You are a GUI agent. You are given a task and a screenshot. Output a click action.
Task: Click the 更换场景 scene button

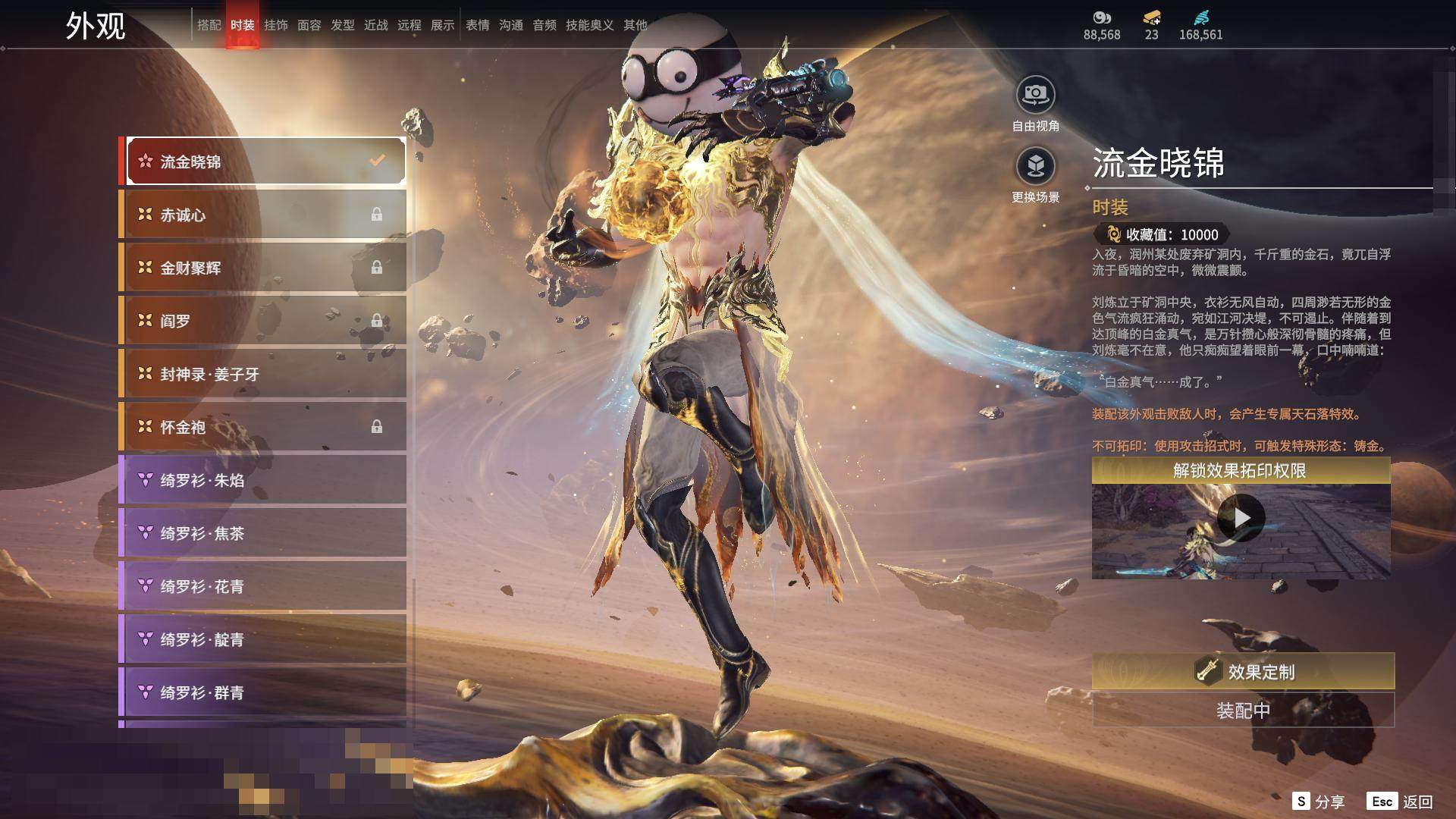pyautogui.click(x=1035, y=166)
